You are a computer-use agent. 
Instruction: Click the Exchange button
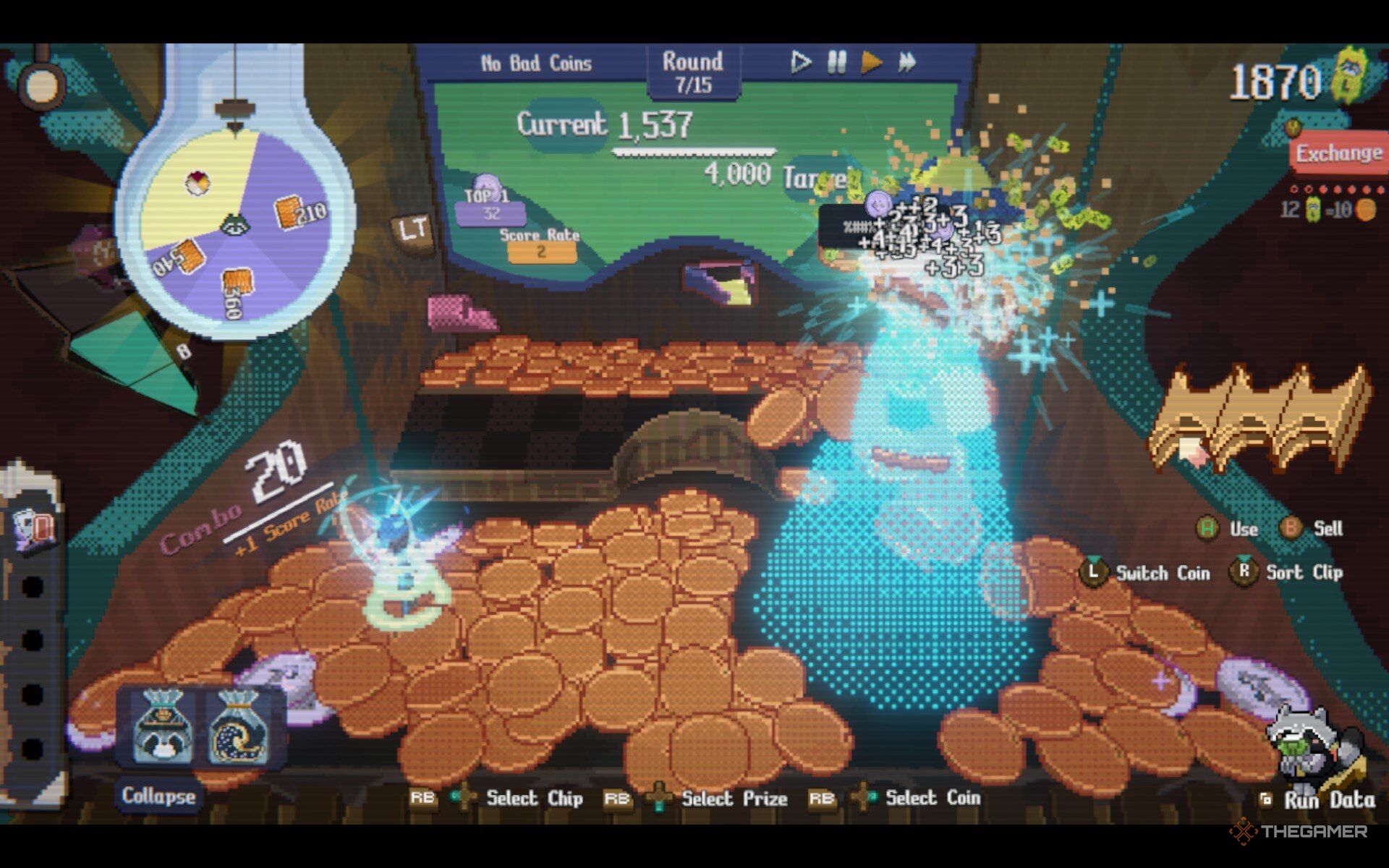(1338, 153)
